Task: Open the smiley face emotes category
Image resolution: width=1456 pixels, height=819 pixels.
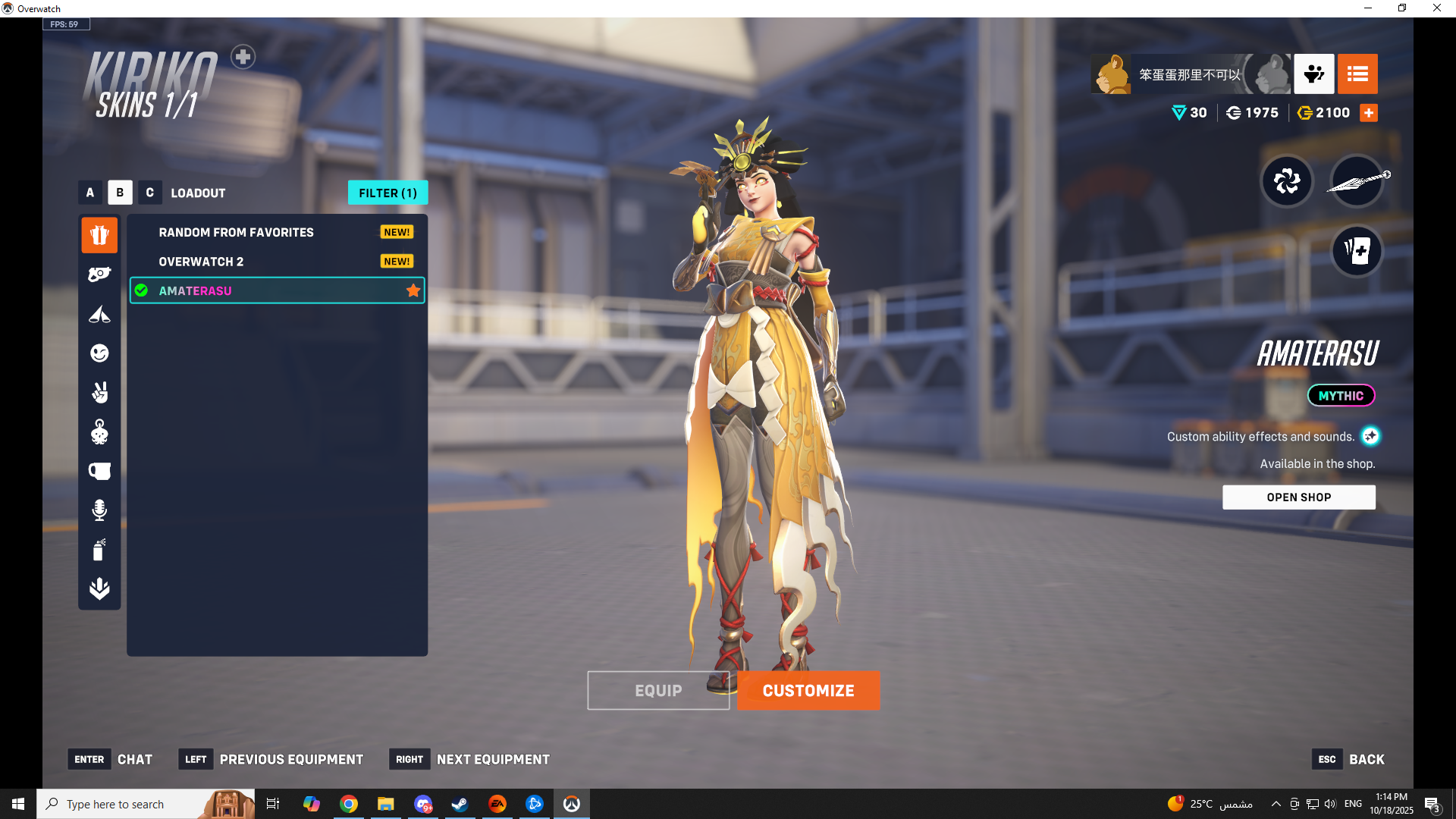Action: [x=99, y=353]
